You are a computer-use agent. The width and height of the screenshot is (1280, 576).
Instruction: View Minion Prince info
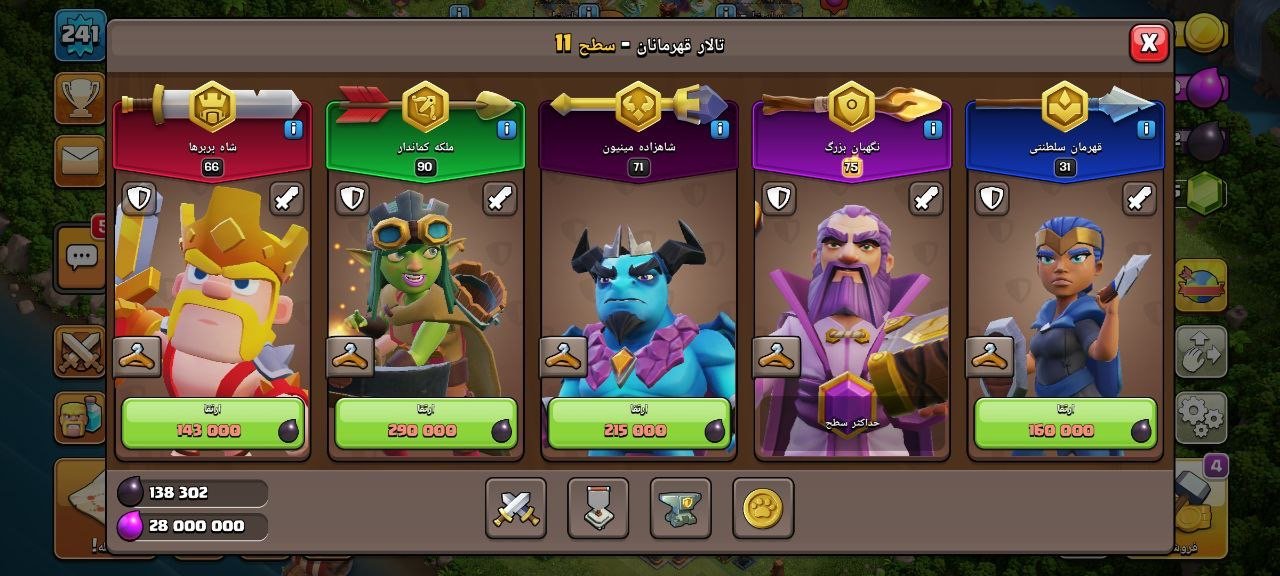pyautogui.click(x=720, y=129)
